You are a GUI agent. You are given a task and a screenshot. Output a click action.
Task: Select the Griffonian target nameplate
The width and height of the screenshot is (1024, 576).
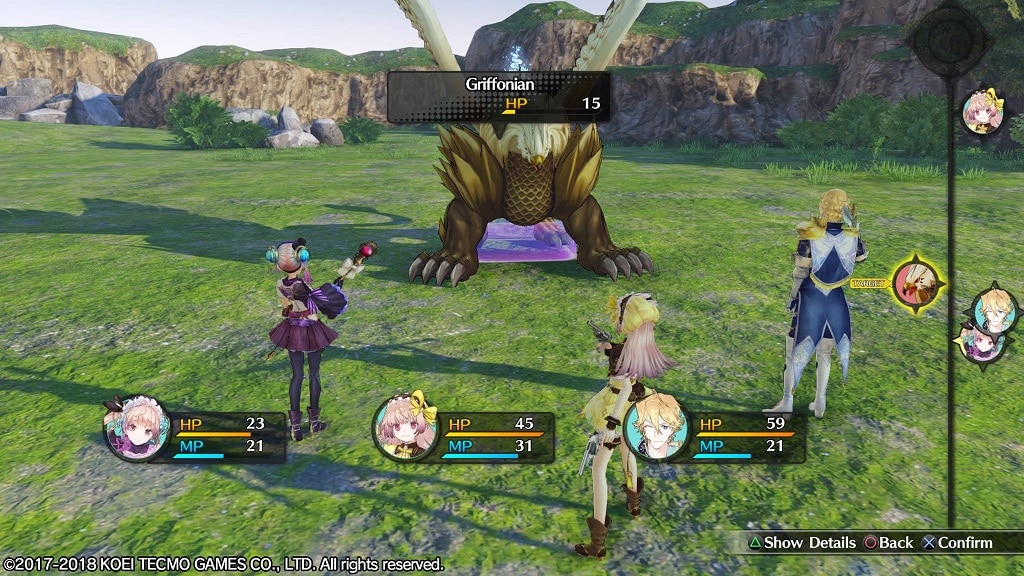[498, 95]
